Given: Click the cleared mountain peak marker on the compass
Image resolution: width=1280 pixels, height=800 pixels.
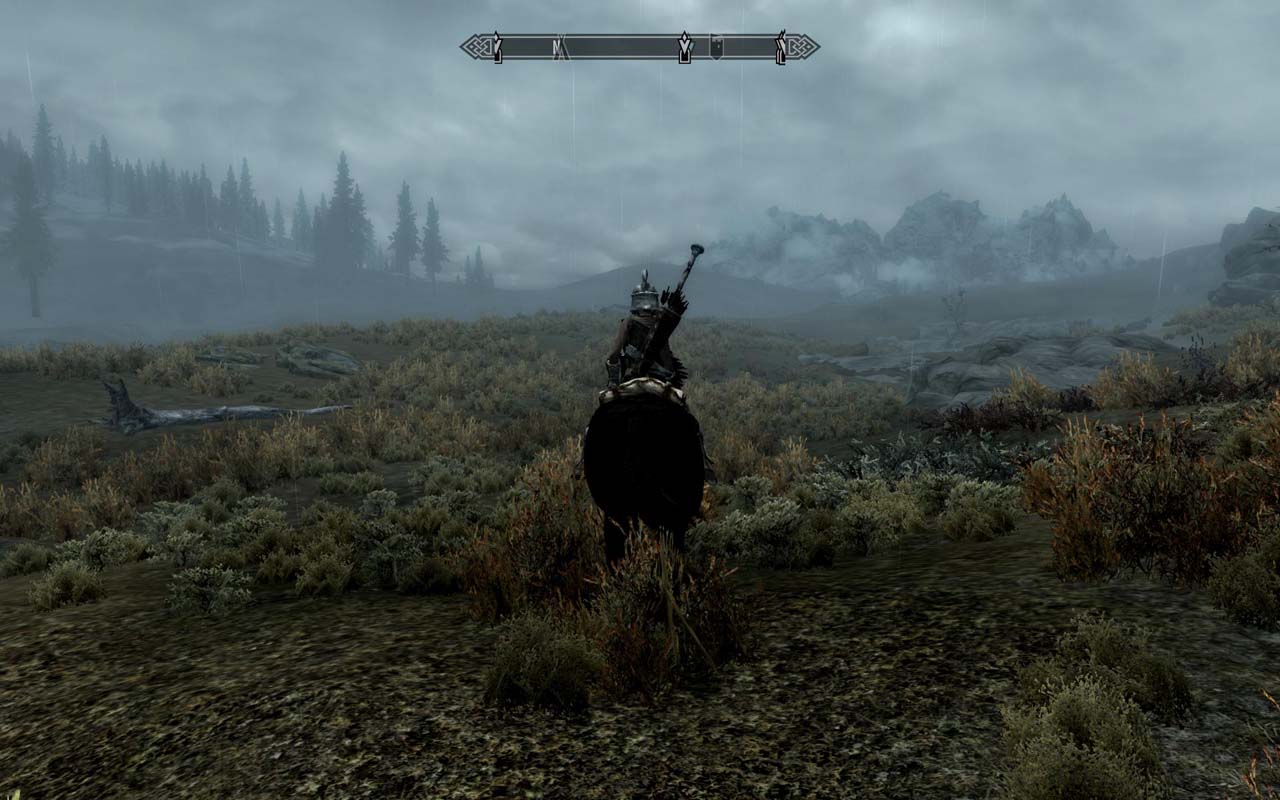Looking at the screenshot, I should tap(497, 46).
